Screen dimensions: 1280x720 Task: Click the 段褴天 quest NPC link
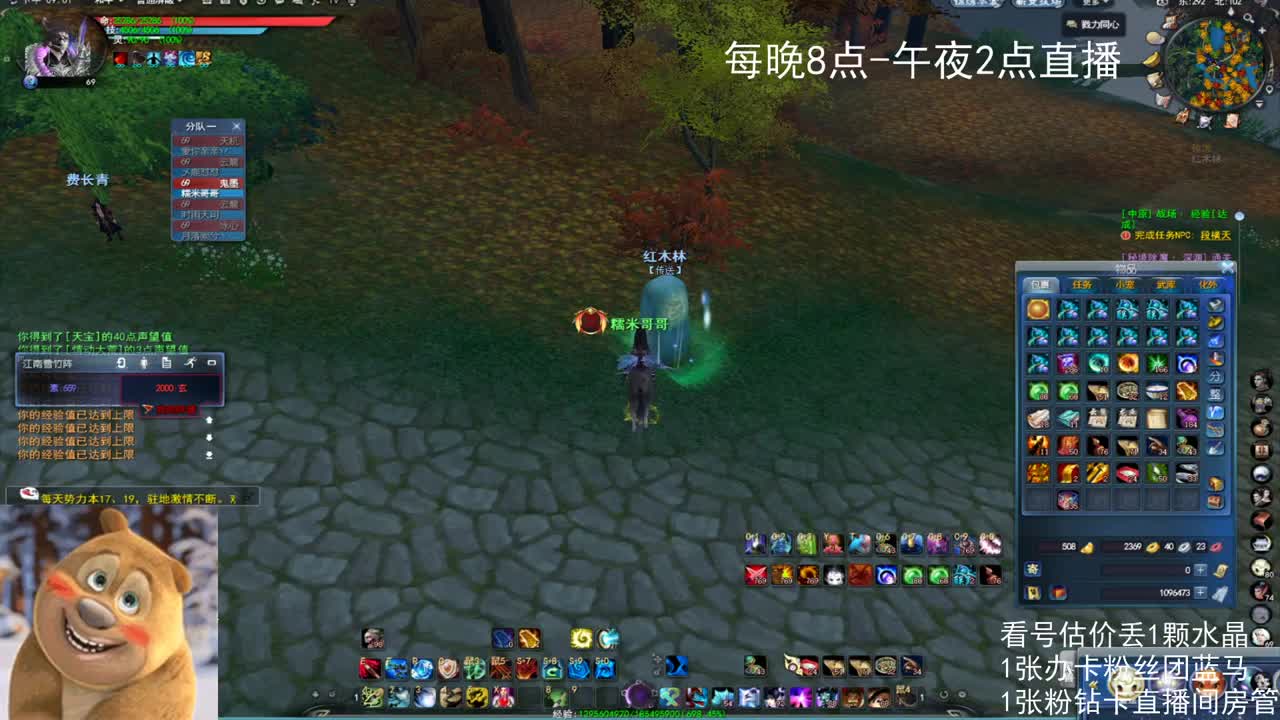coord(1217,235)
